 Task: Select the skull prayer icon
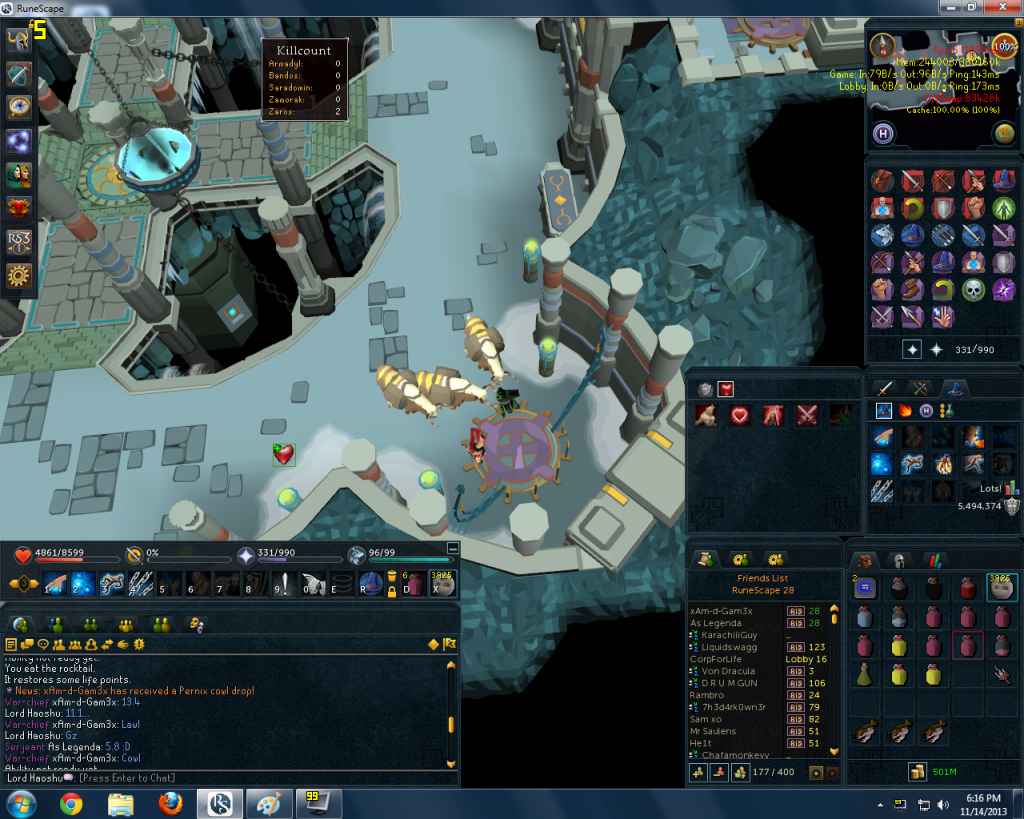pos(973,289)
